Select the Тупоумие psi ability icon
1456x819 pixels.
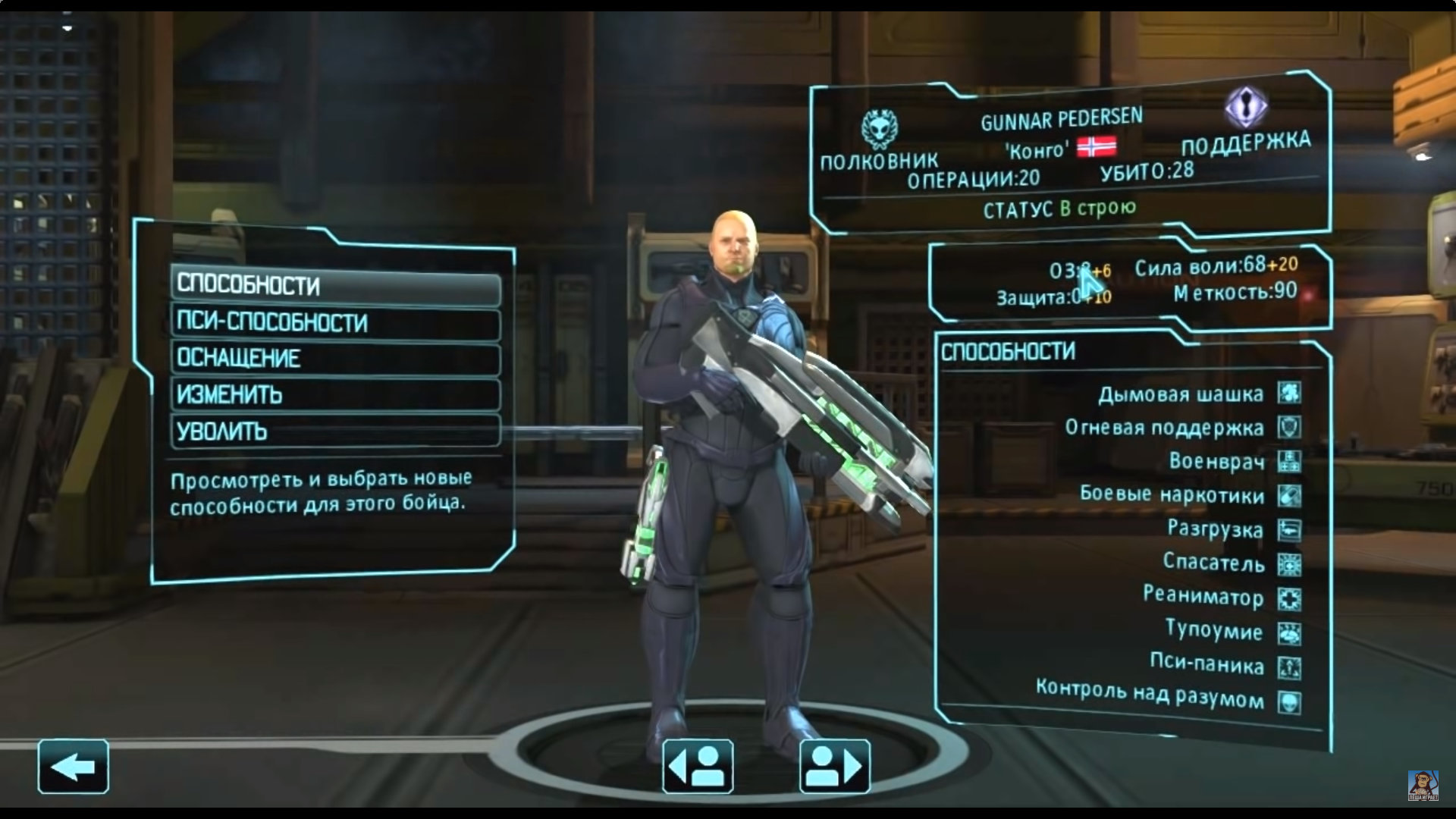click(x=1289, y=633)
